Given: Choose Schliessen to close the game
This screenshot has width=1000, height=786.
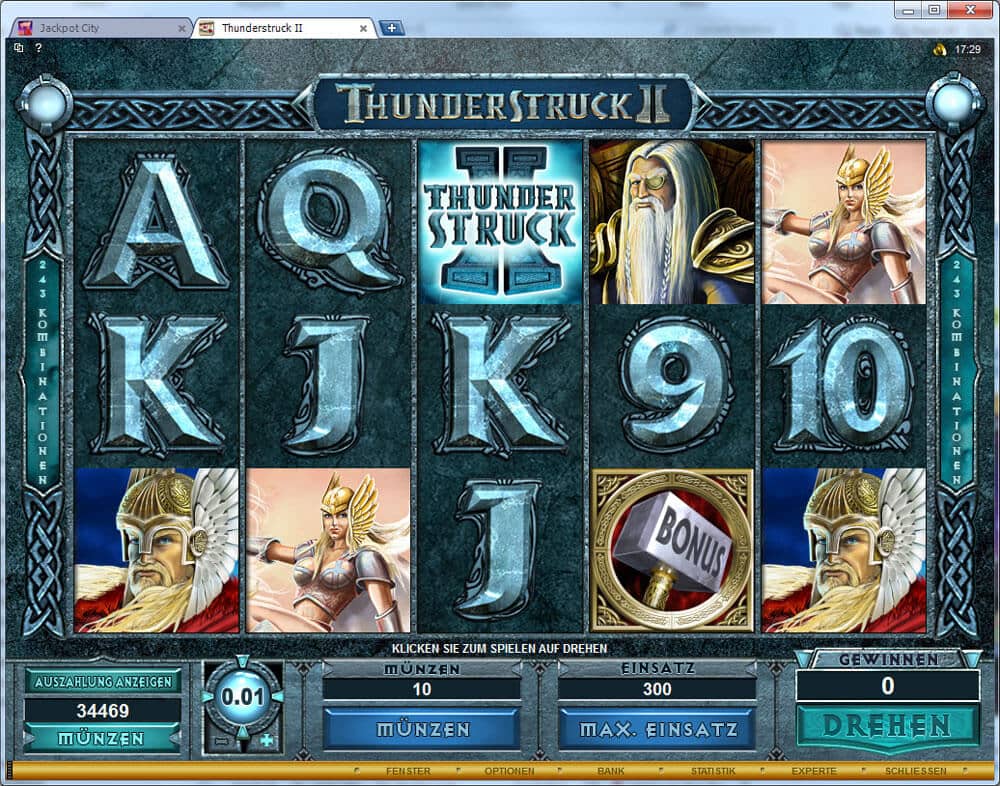Looking at the screenshot, I should click(916, 771).
